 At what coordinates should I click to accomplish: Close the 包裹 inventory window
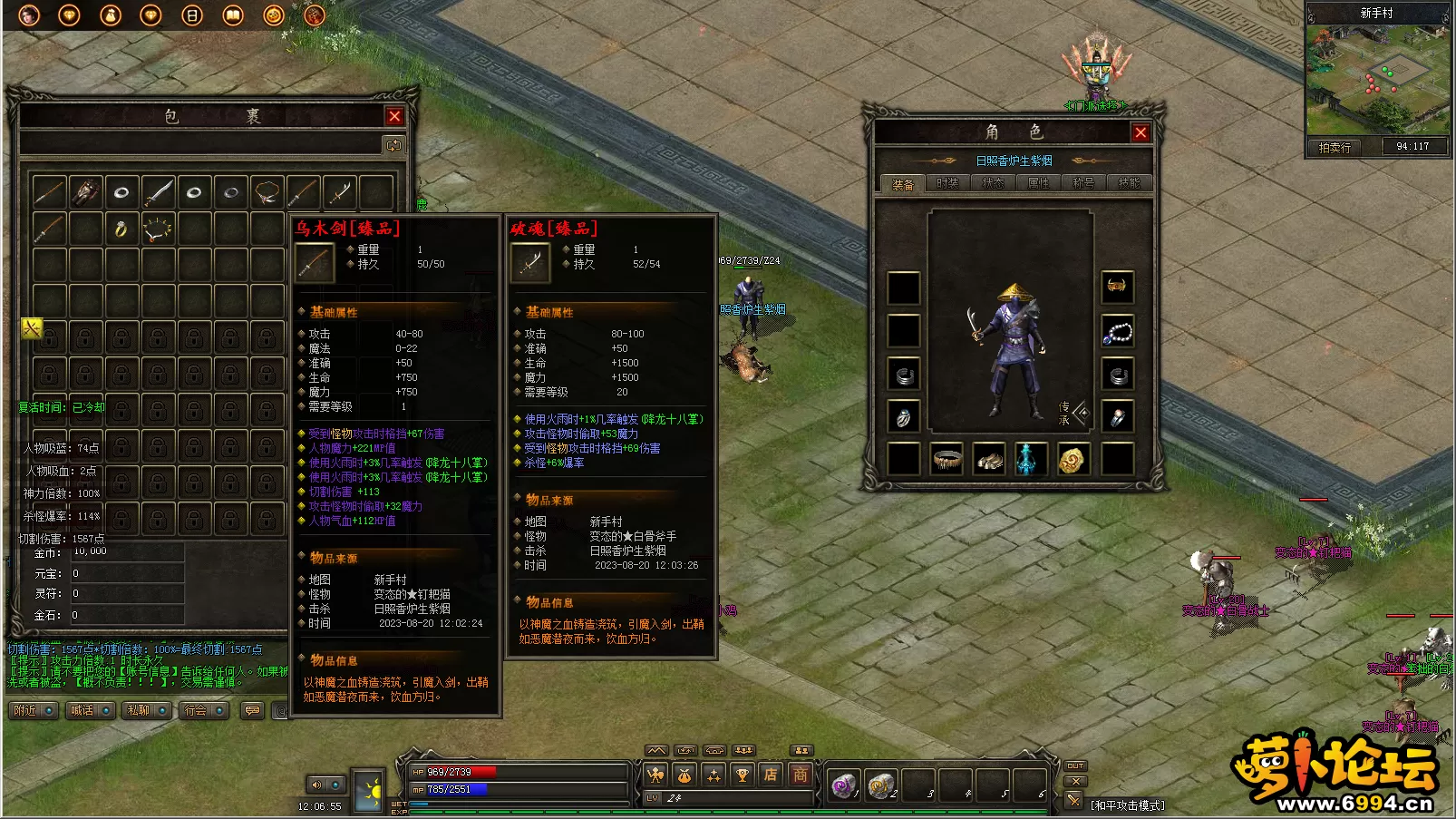[394, 116]
